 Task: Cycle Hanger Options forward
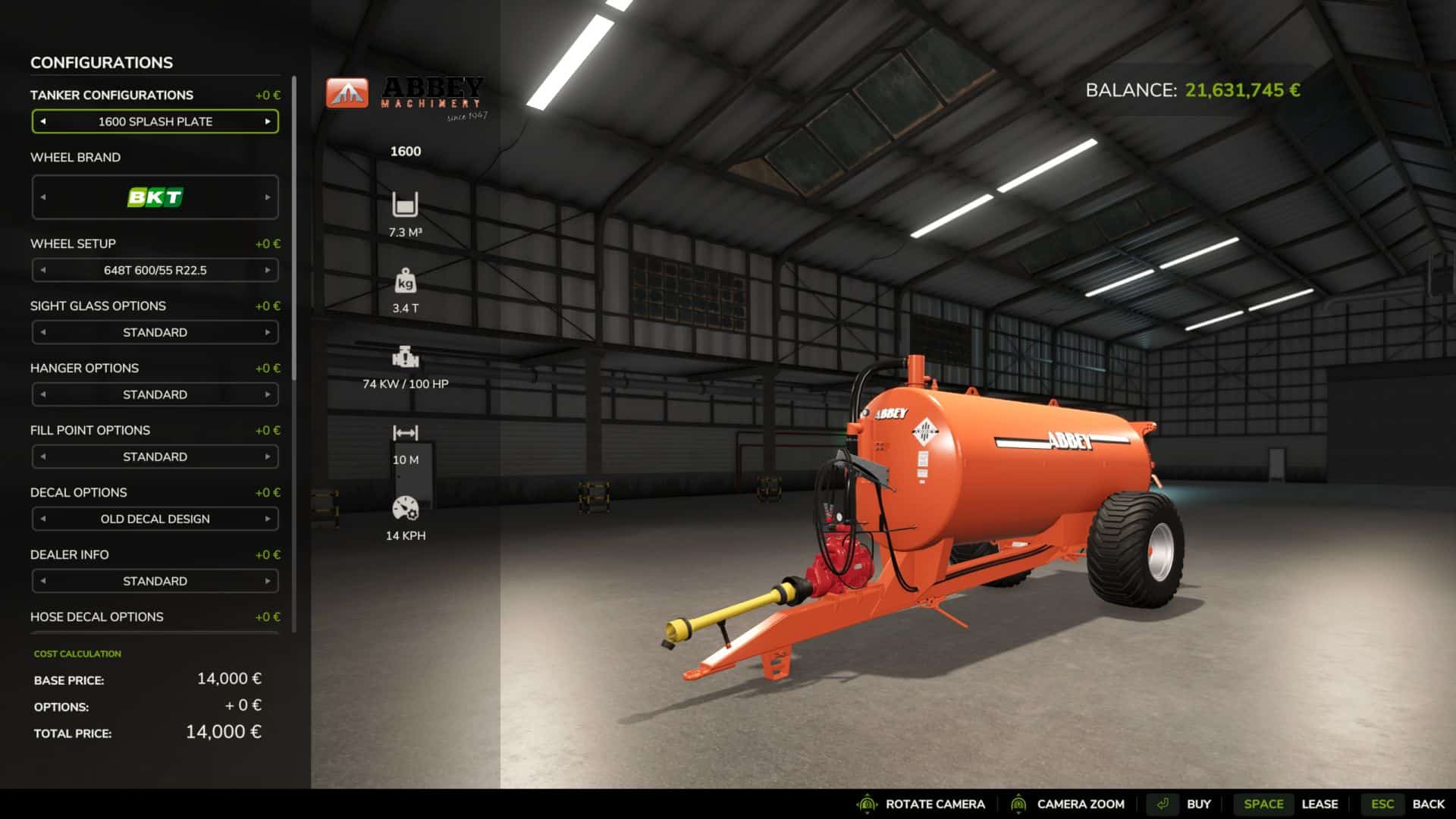pyautogui.click(x=268, y=394)
